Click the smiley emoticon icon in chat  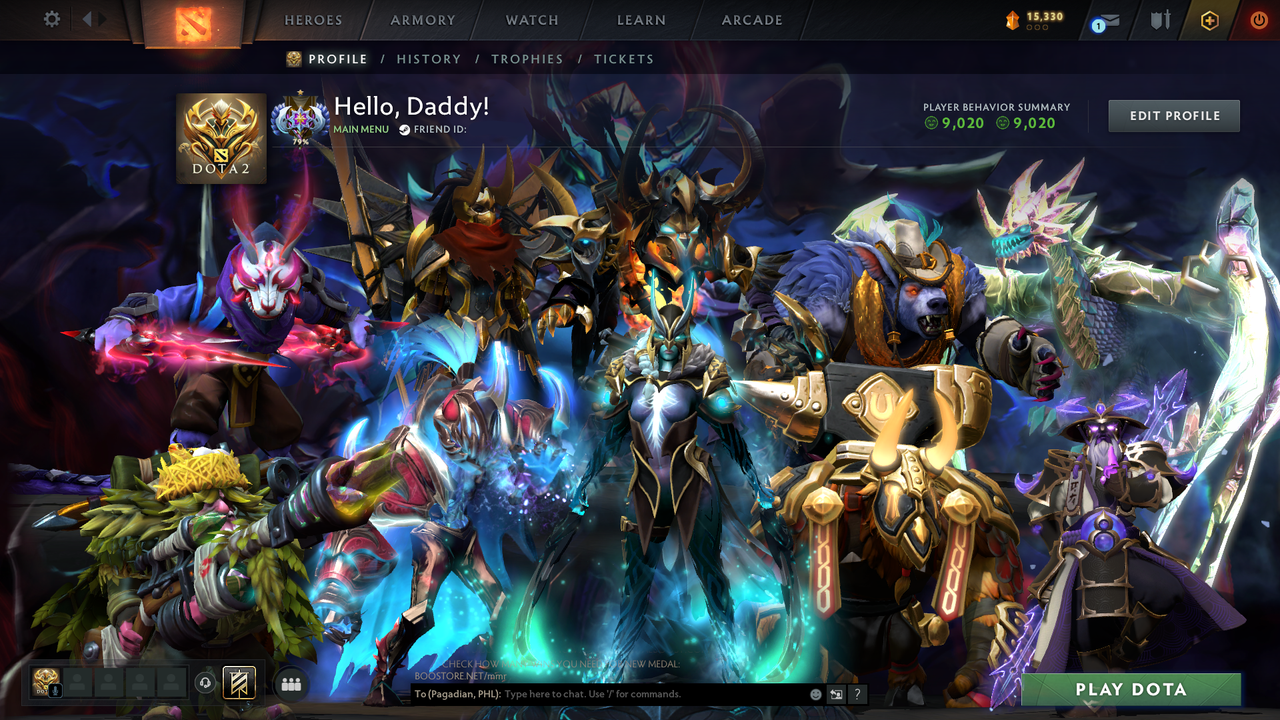(816, 693)
